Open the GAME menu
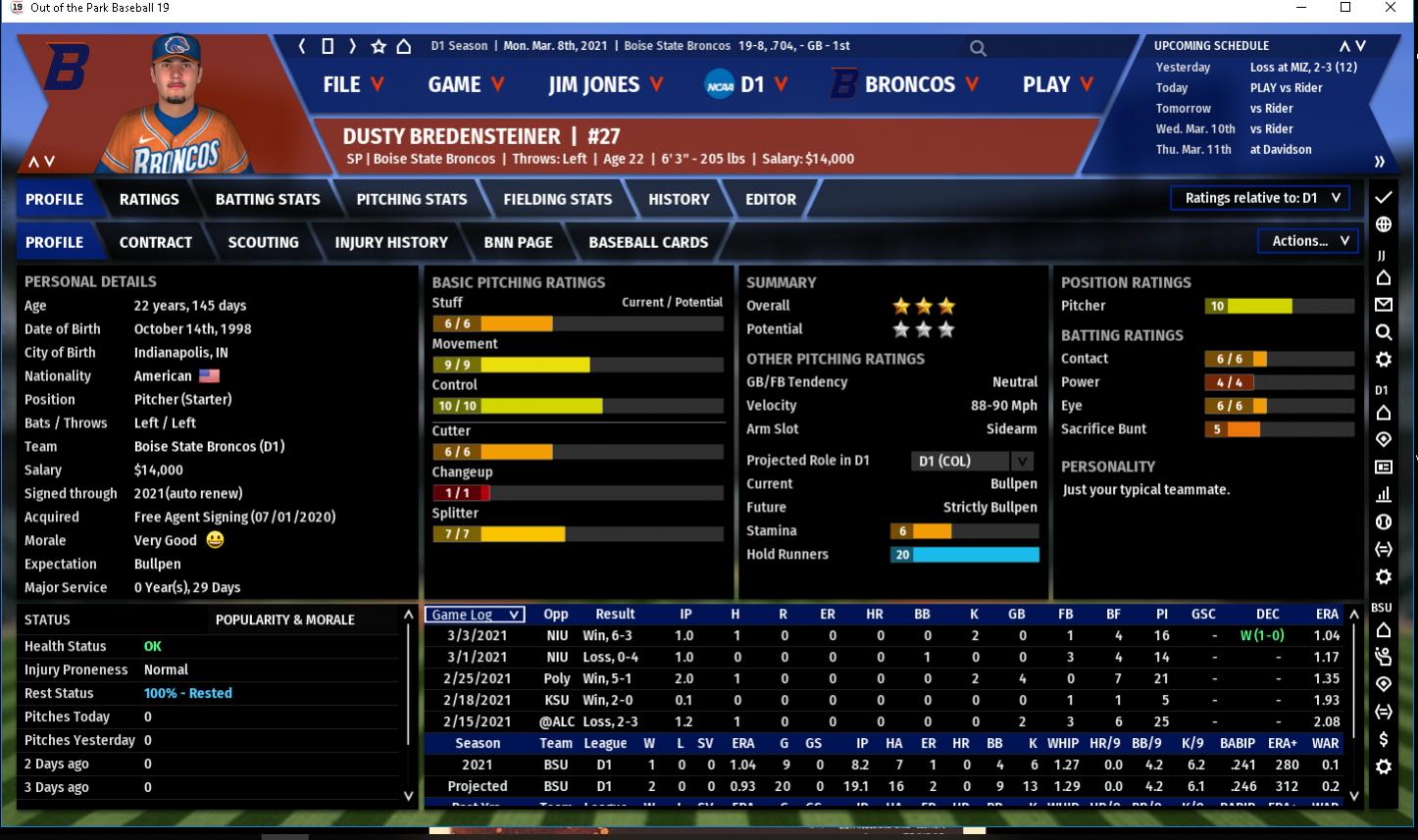The image size is (1418, 840). (x=466, y=85)
